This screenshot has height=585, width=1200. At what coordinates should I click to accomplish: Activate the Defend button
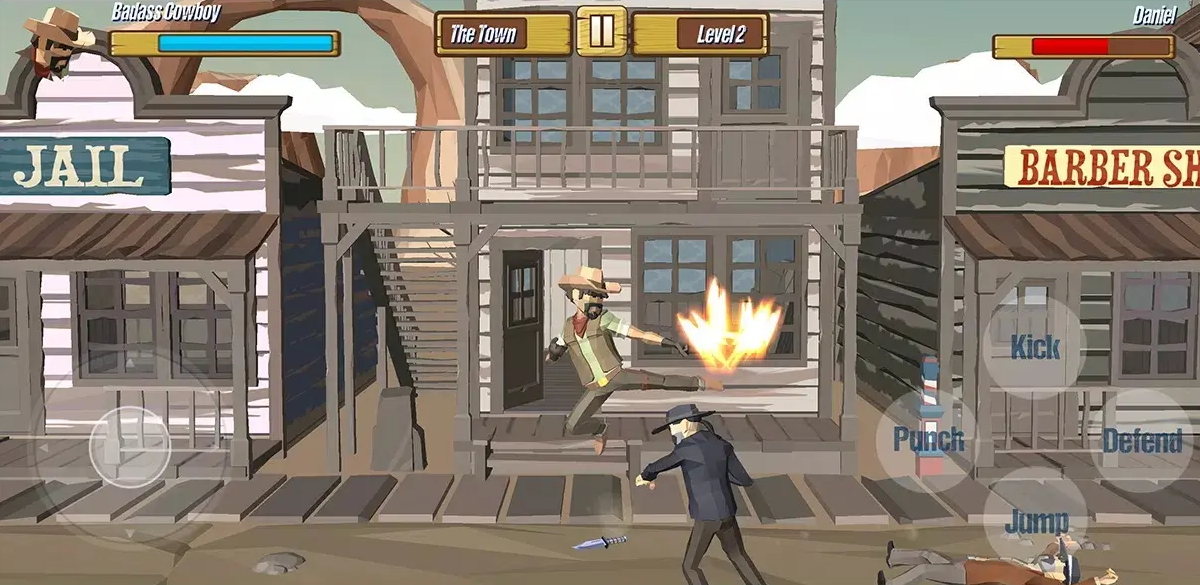1142,440
